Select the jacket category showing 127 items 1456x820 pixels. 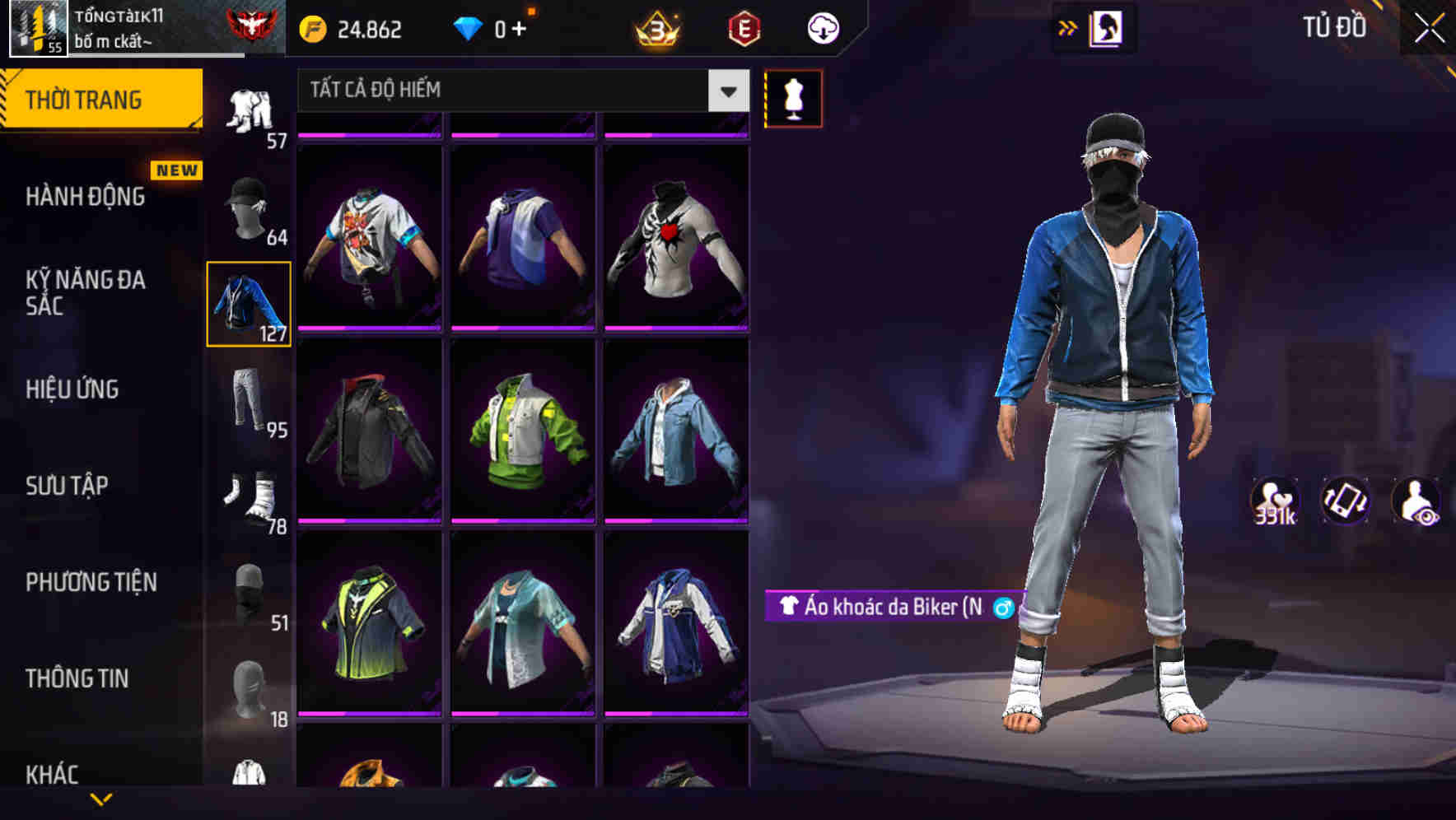coord(248,303)
